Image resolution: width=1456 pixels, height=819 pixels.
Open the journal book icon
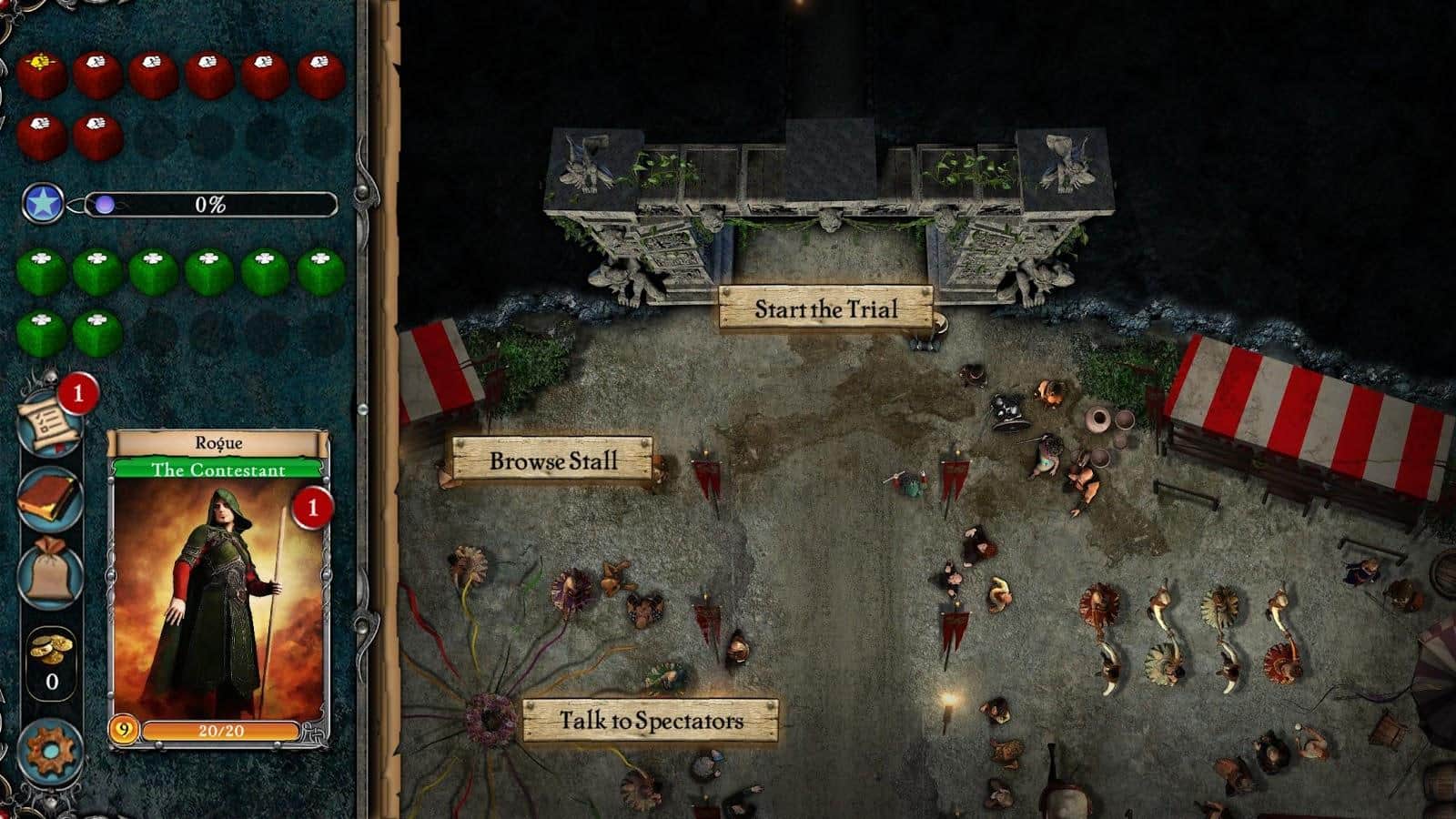click(50, 498)
